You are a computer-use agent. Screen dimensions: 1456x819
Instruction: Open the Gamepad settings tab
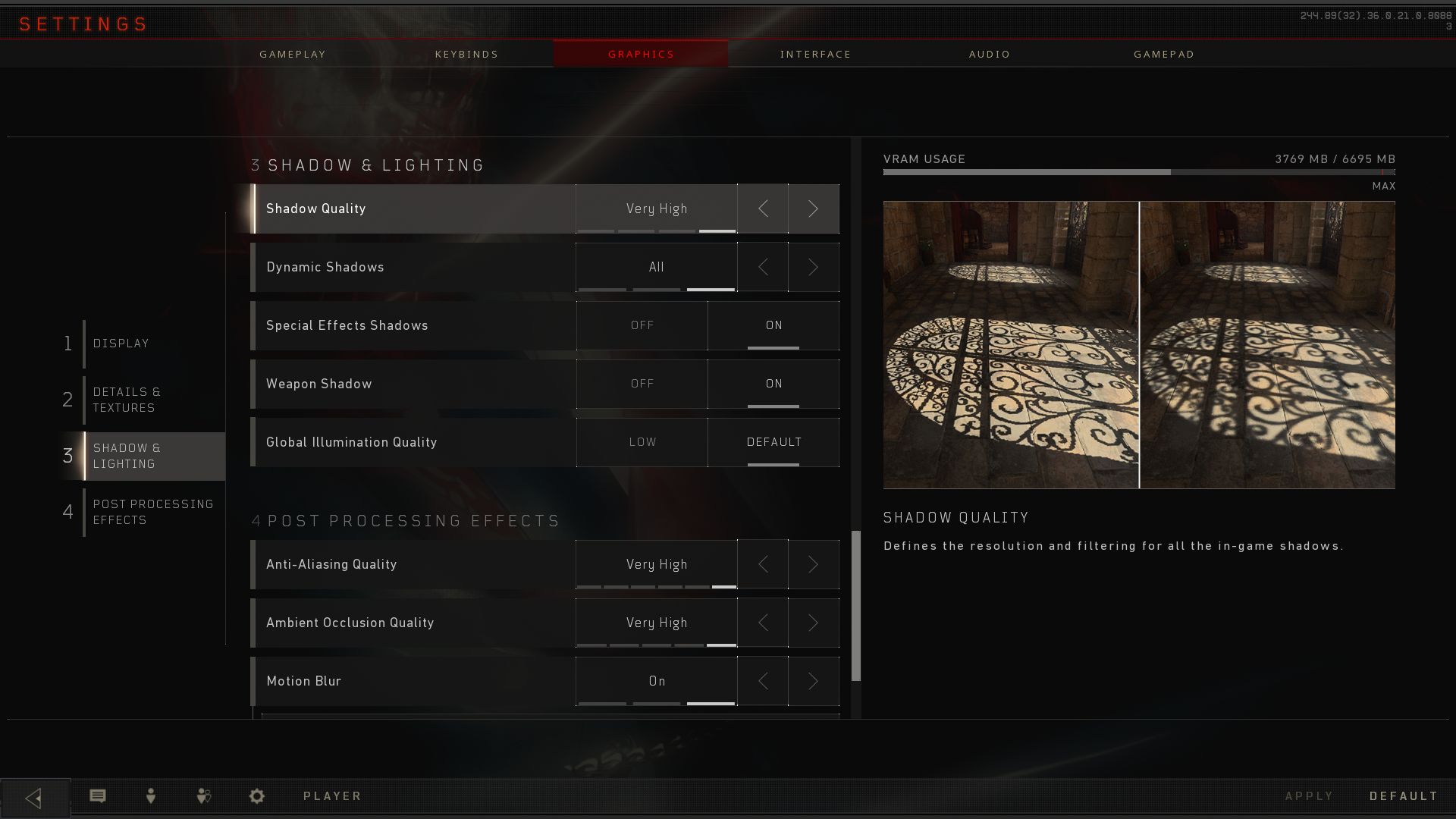(1164, 55)
